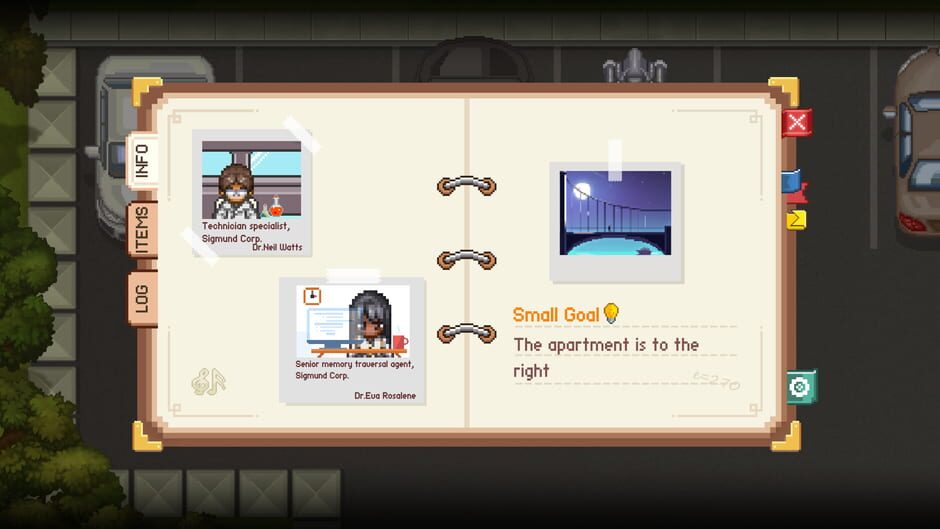Switch to the ITEMS tab

[x=141, y=230]
